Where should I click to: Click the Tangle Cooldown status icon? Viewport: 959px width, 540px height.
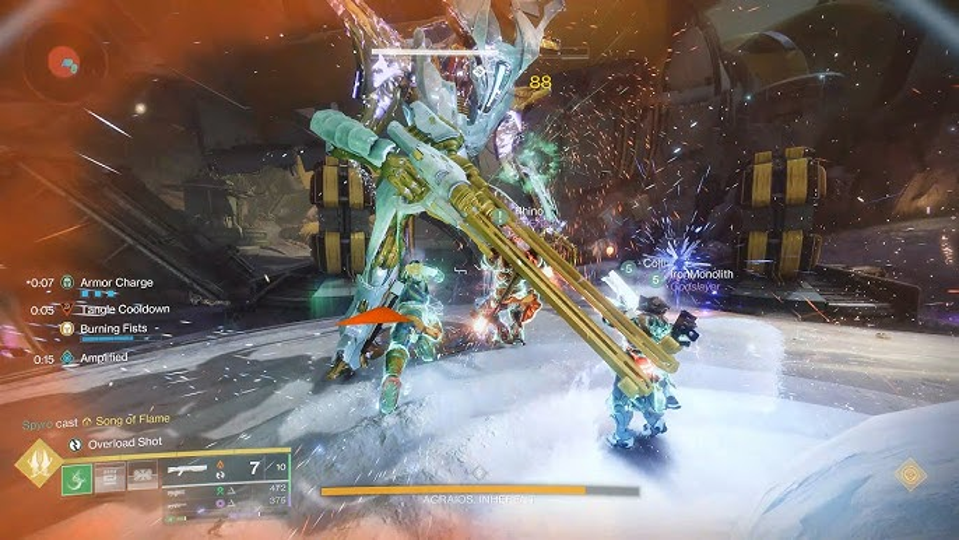[x=67, y=310]
